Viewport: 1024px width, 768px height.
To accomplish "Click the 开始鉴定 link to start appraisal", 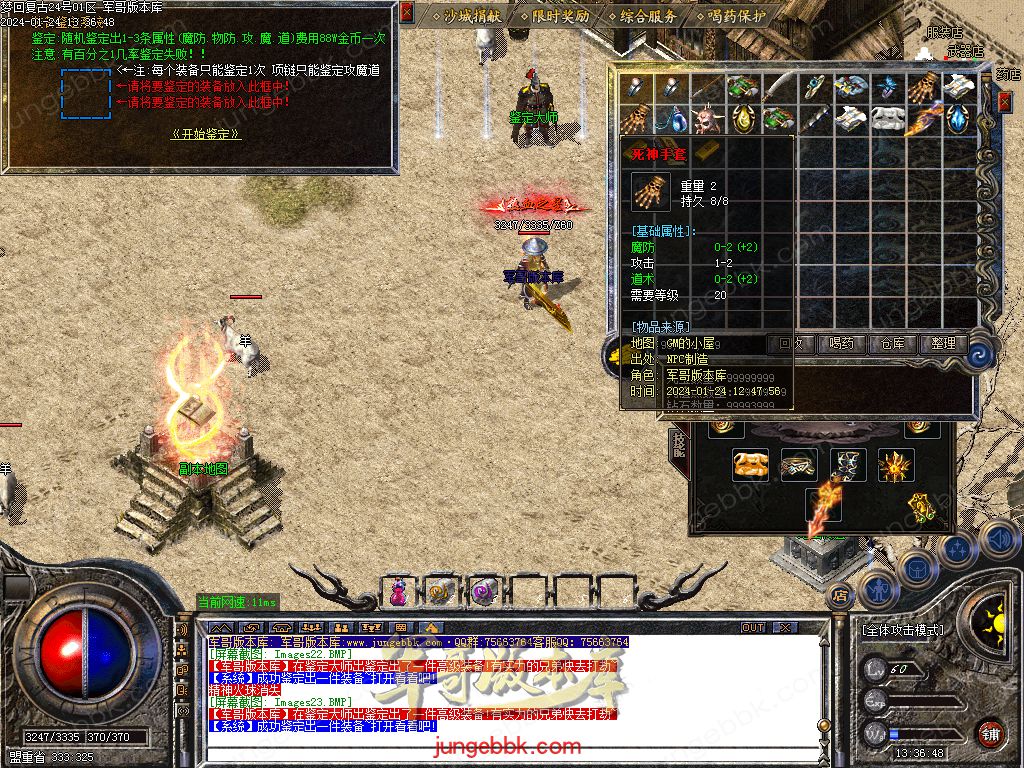I will 206,134.
